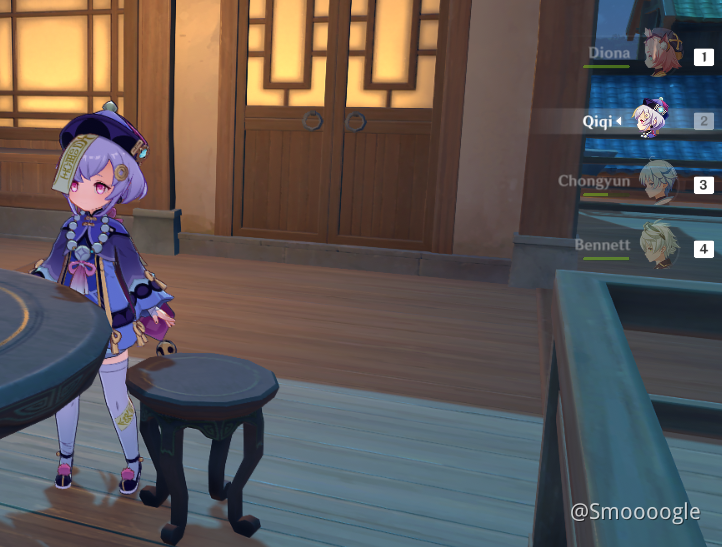Choose Bennett as the active character
722x547 pixels.
(x=658, y=246)
